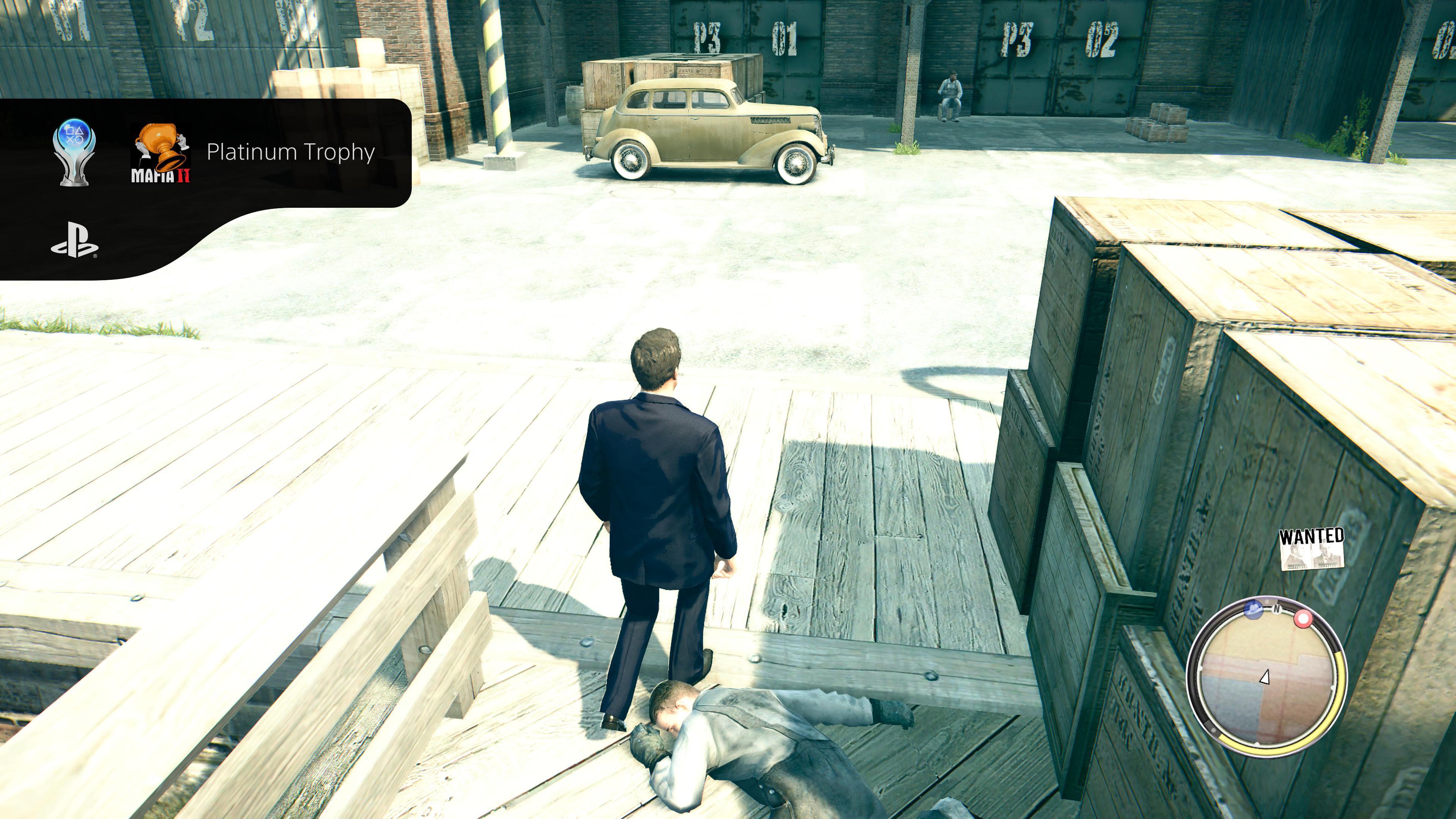The image size is (1456, 819).
Task: Select the WANTED poster icon
Action: coord(1311,549)
